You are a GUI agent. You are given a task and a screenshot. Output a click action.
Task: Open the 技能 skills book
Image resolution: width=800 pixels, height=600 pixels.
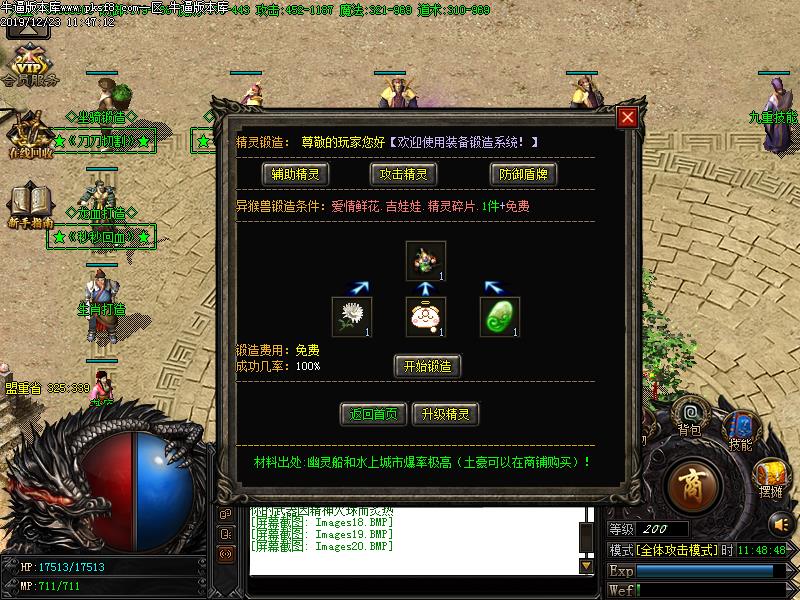coord(740,428)
